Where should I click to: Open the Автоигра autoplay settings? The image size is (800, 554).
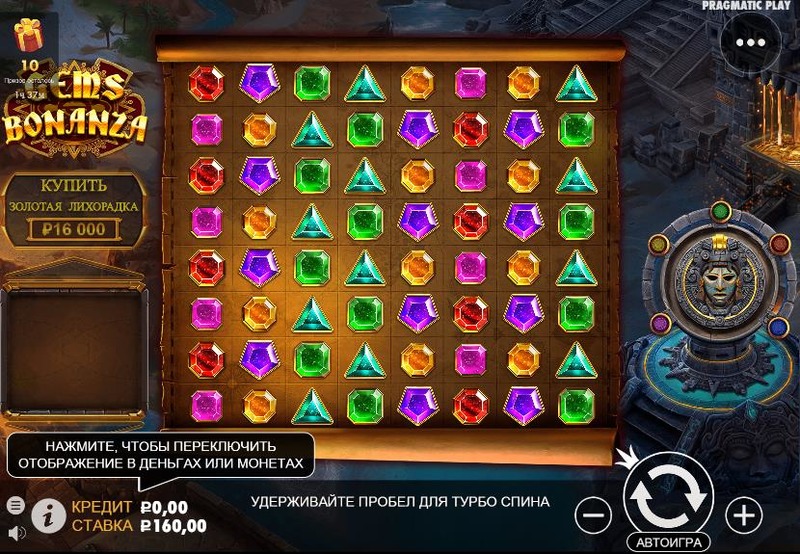click(668, 542)
